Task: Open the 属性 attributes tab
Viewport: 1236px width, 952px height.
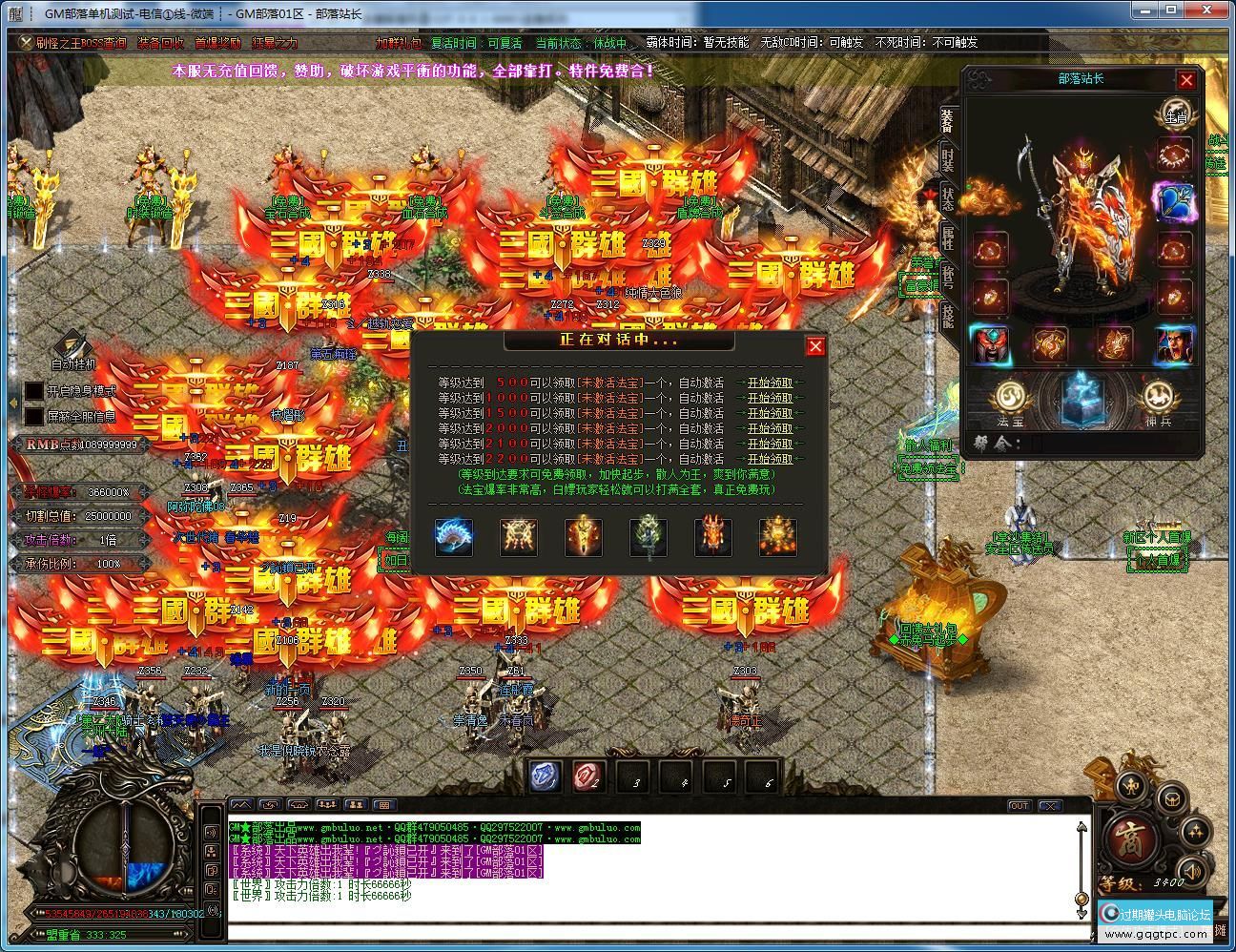Action: [948, 238]
